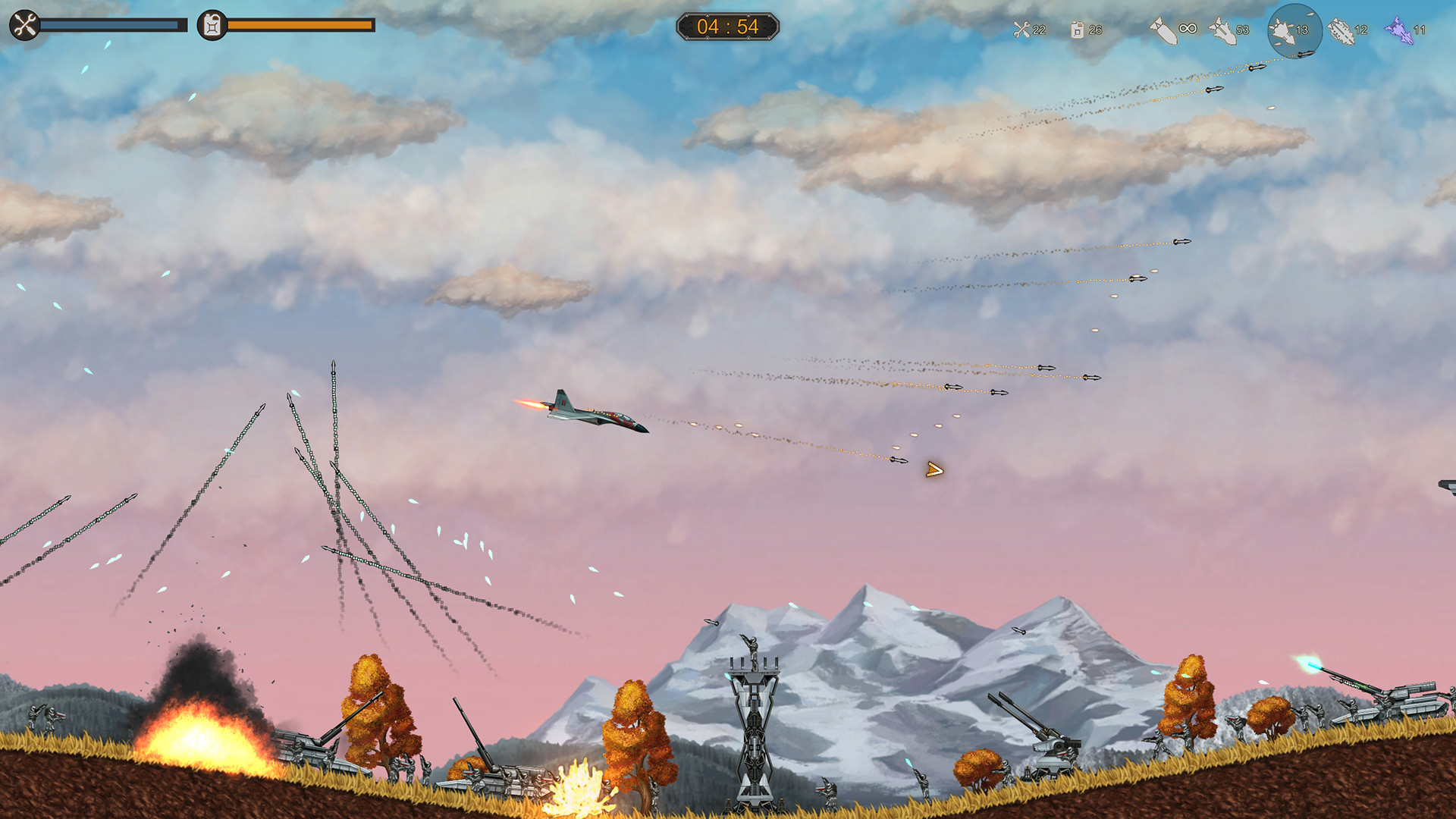Screen dimensions: 1456x819
Task: Click the crossed-wrench icon on the health bar
Action: 24,24
